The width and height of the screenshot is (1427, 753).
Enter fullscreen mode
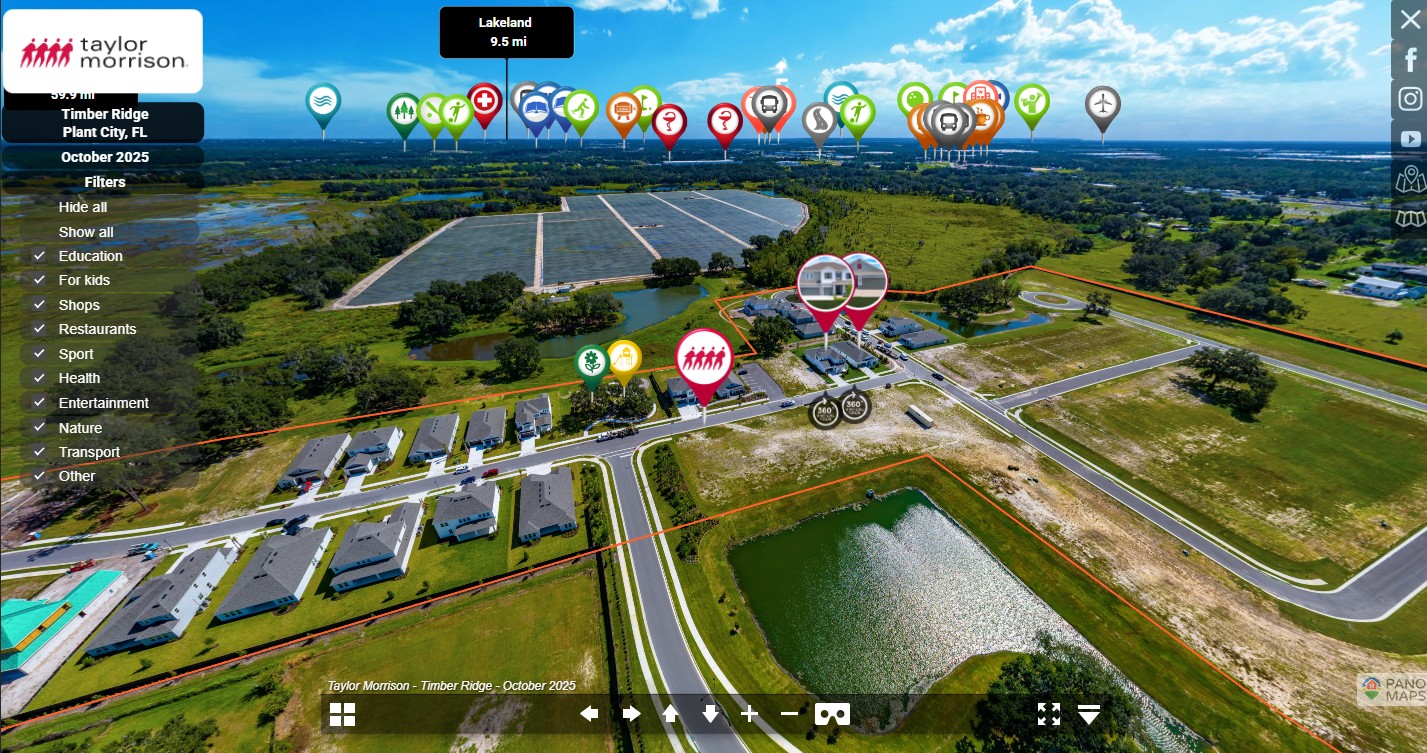pyautogui.click(x=1048, y=714)
